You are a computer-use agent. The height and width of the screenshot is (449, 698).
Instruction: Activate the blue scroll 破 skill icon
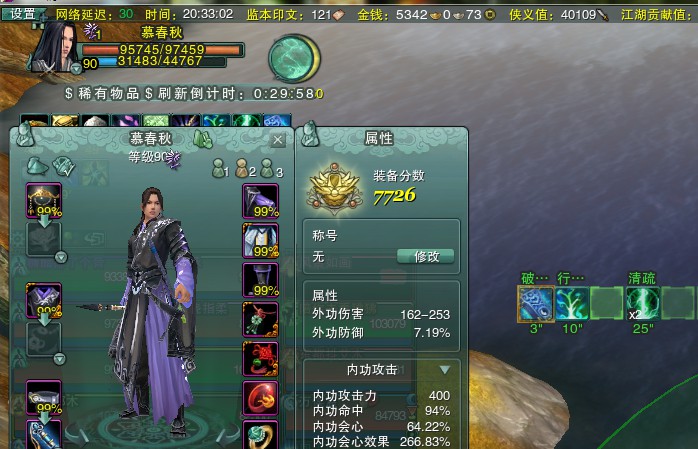click(x=536, y=303)
